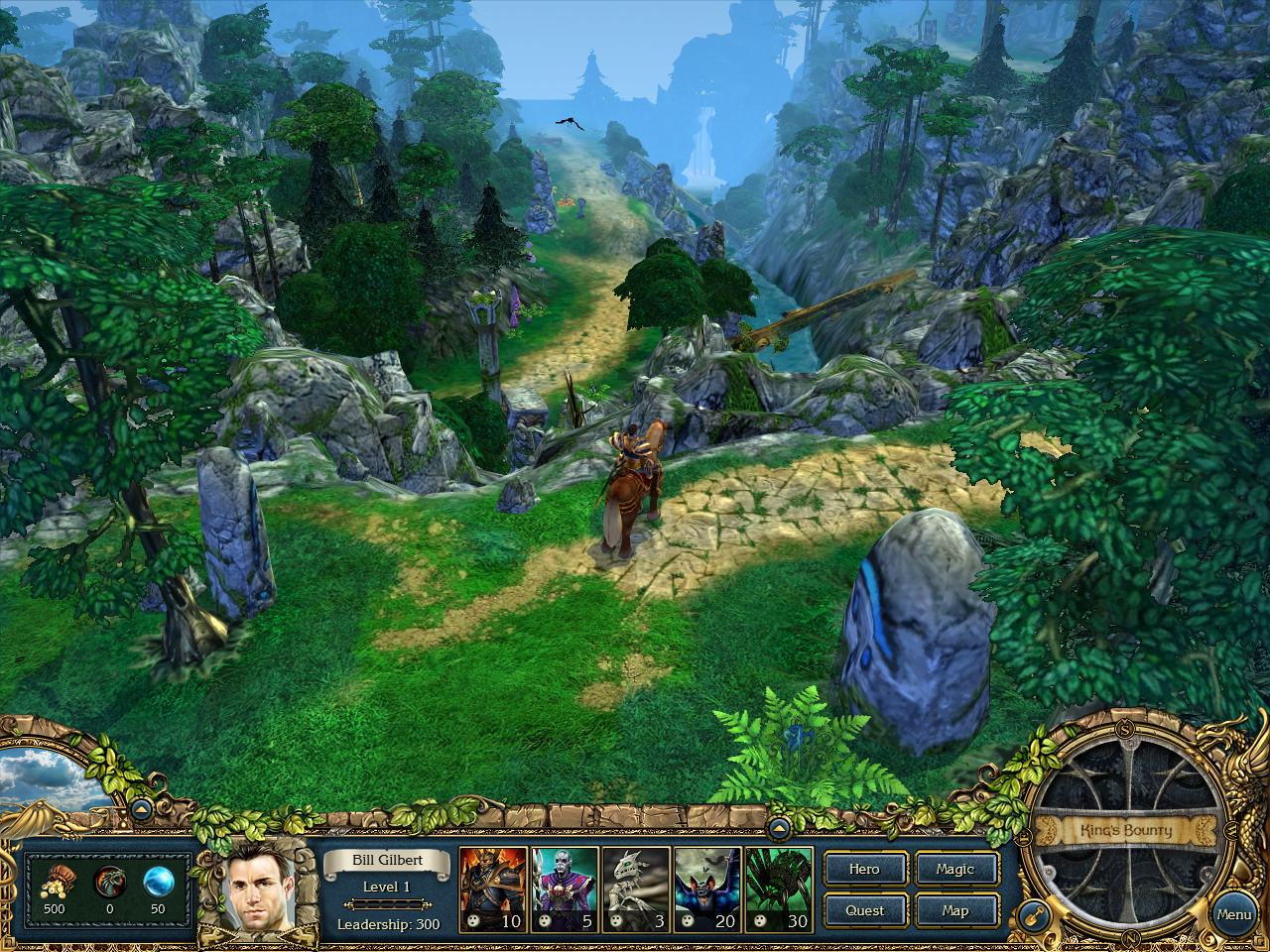Viewport: 1270px width, 952px height.
Task: Open the Hero screen
Action: click(x=864, y=869)
